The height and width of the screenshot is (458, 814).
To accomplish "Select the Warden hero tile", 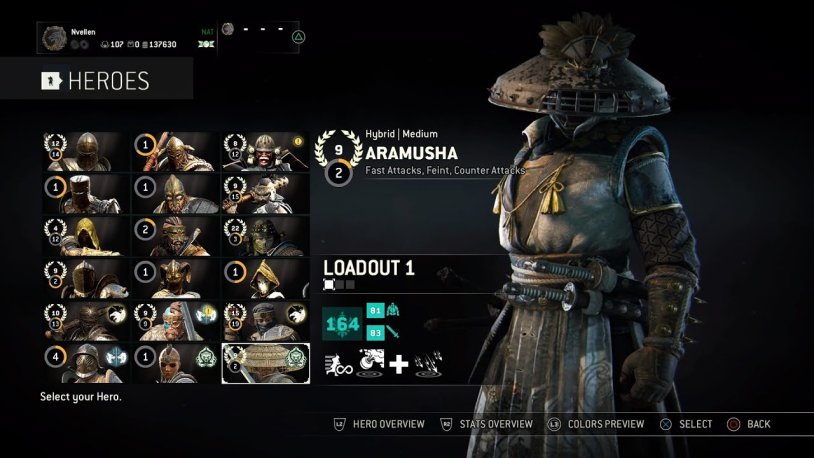I will click(x=87, y=151).
